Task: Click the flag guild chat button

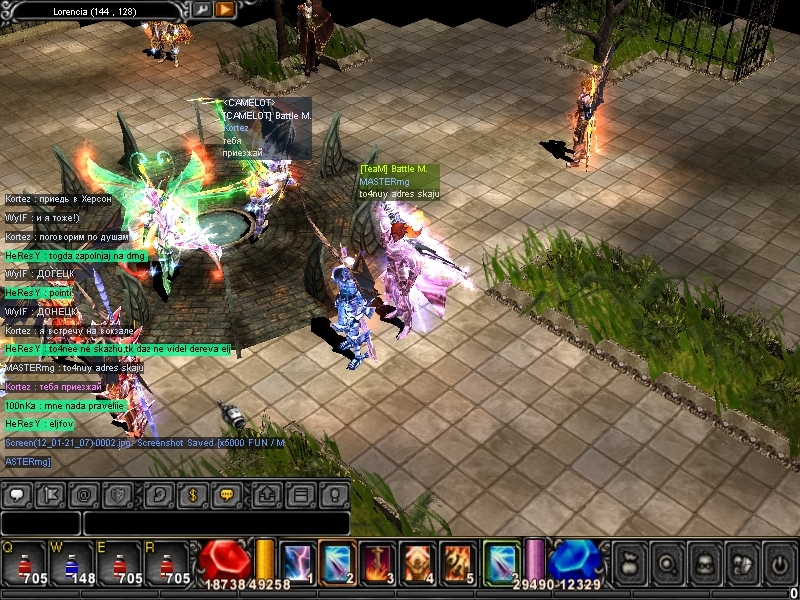Action: (52, 494)
